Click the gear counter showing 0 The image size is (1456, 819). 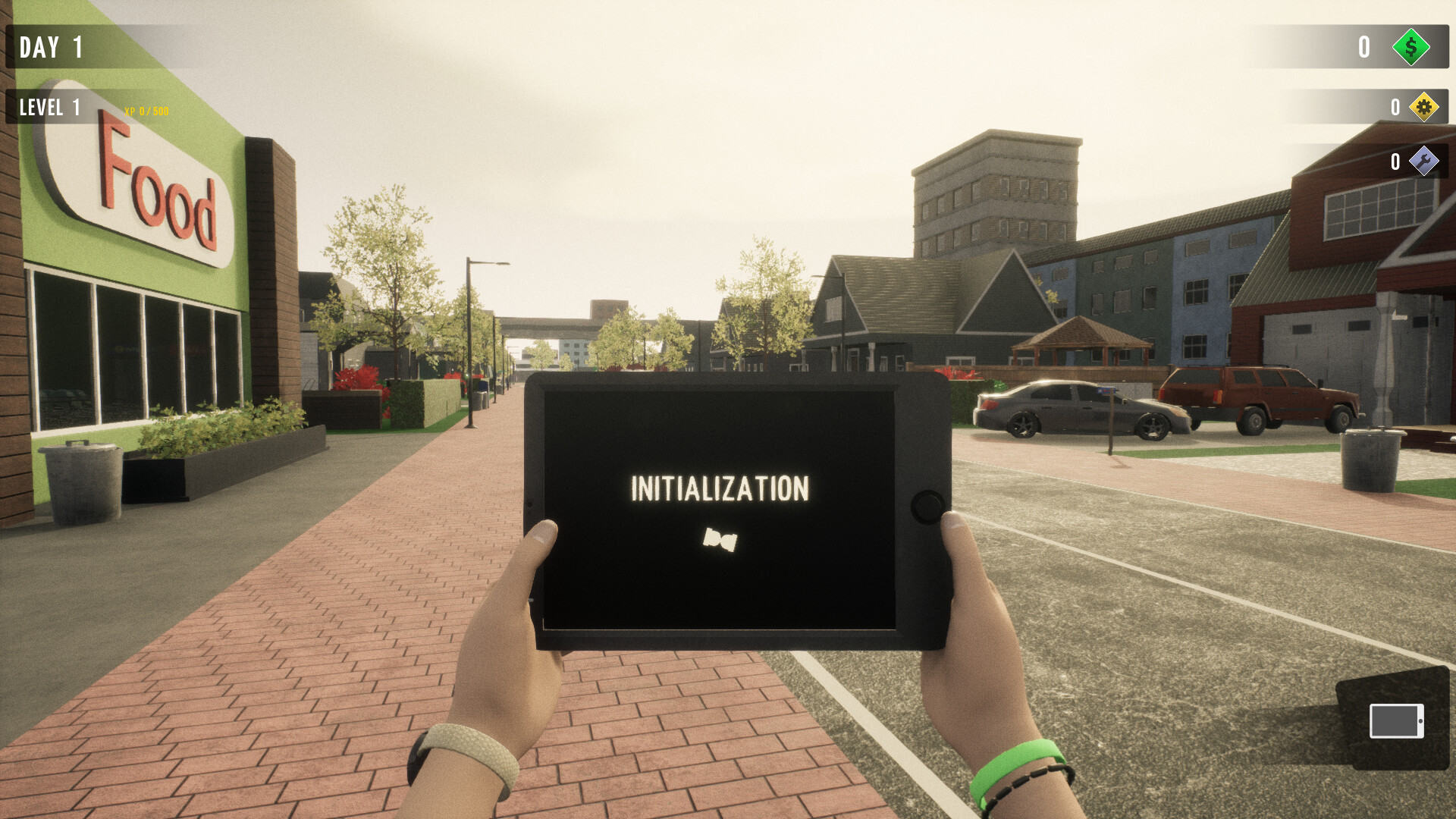click(1394, 107)
